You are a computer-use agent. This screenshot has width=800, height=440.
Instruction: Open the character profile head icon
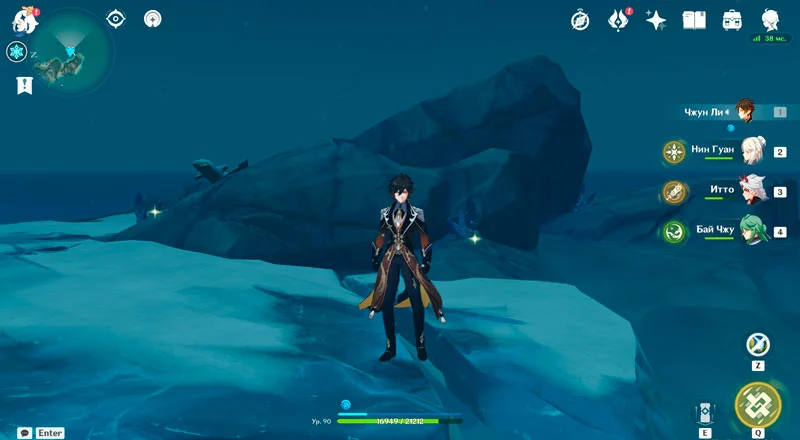click(770, 20)
